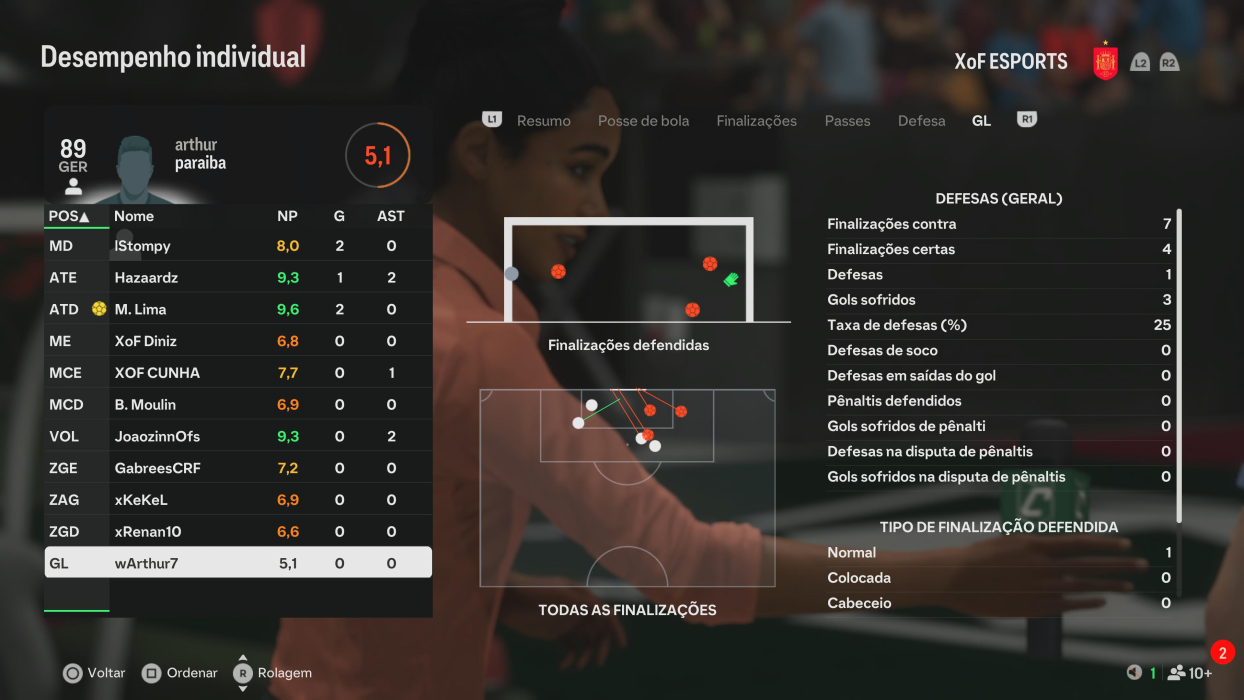This screenshot has width=1244, height=700.
Task: Show the Finalizações tab
Action: (756, 121)
